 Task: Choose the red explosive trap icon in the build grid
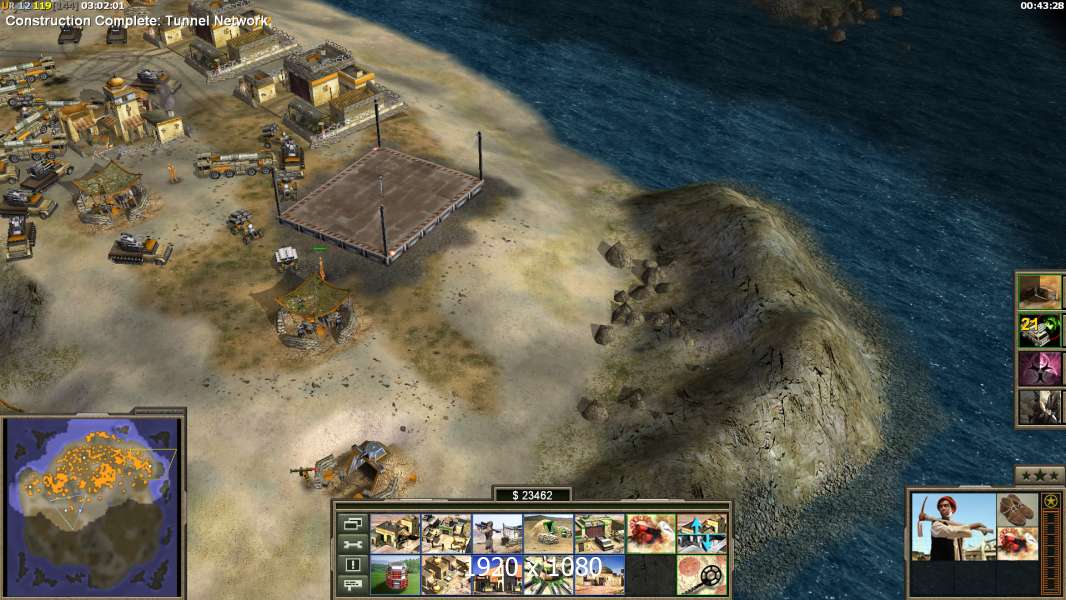coord(650,534)
